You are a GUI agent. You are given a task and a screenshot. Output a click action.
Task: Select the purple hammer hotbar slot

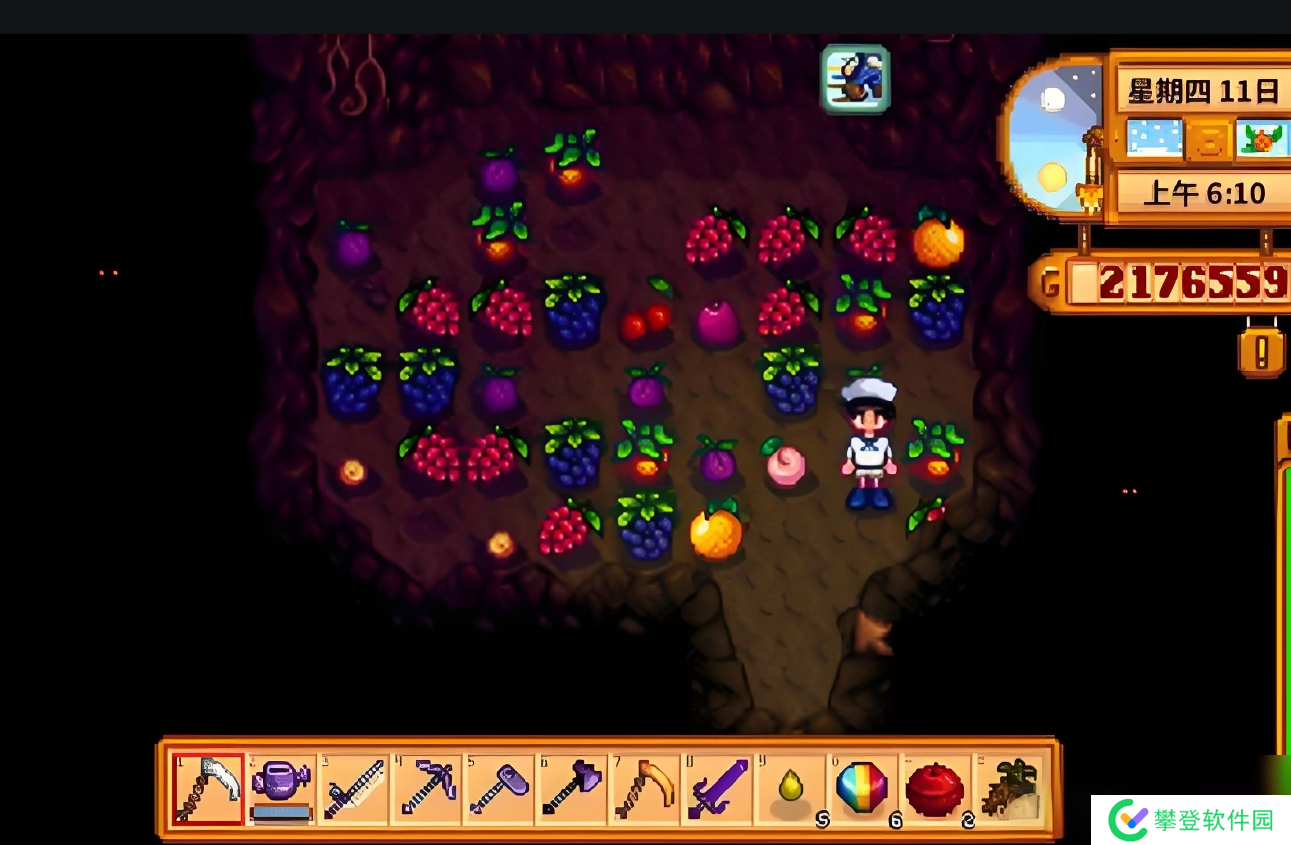click(500, 788)
